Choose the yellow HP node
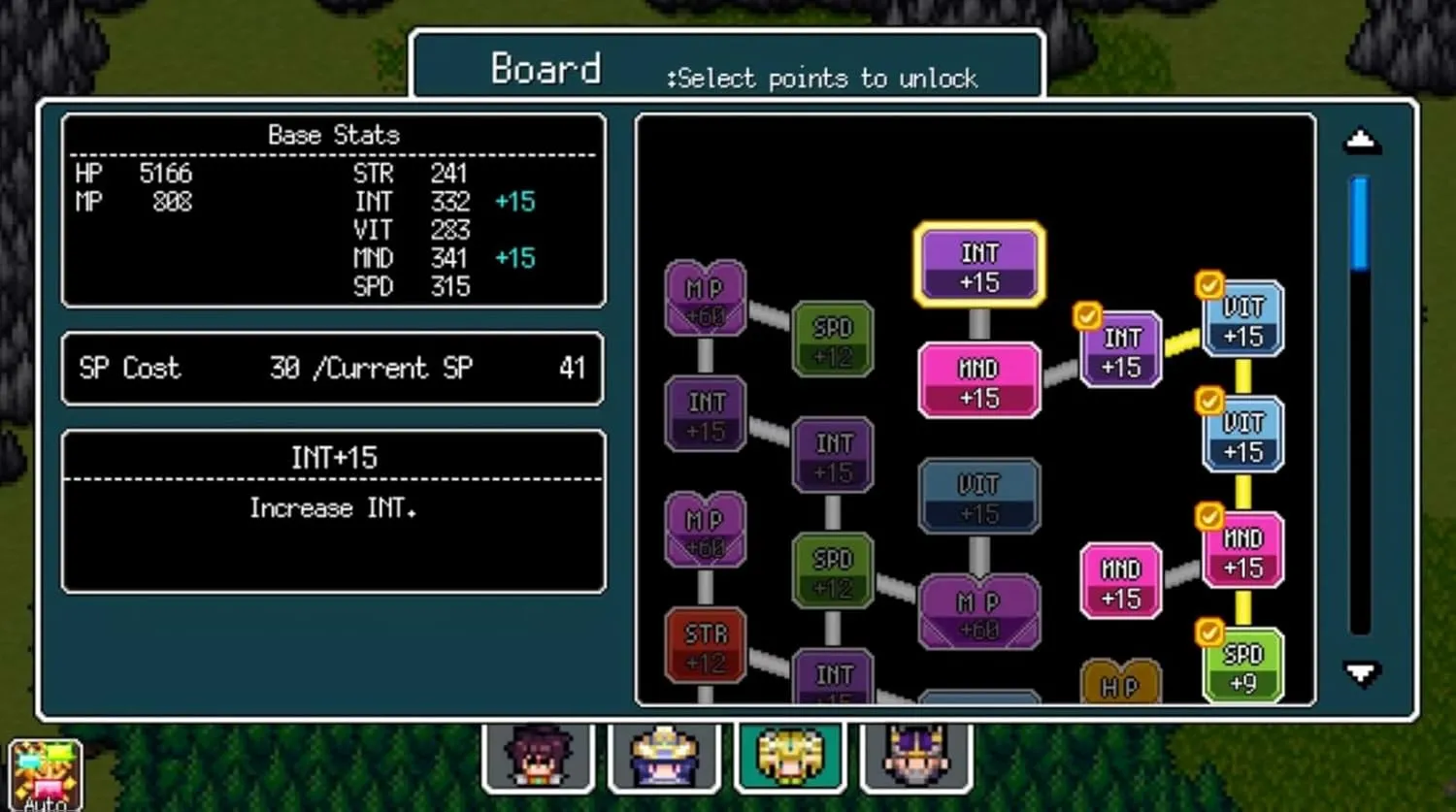 (x=1120, y=683)
